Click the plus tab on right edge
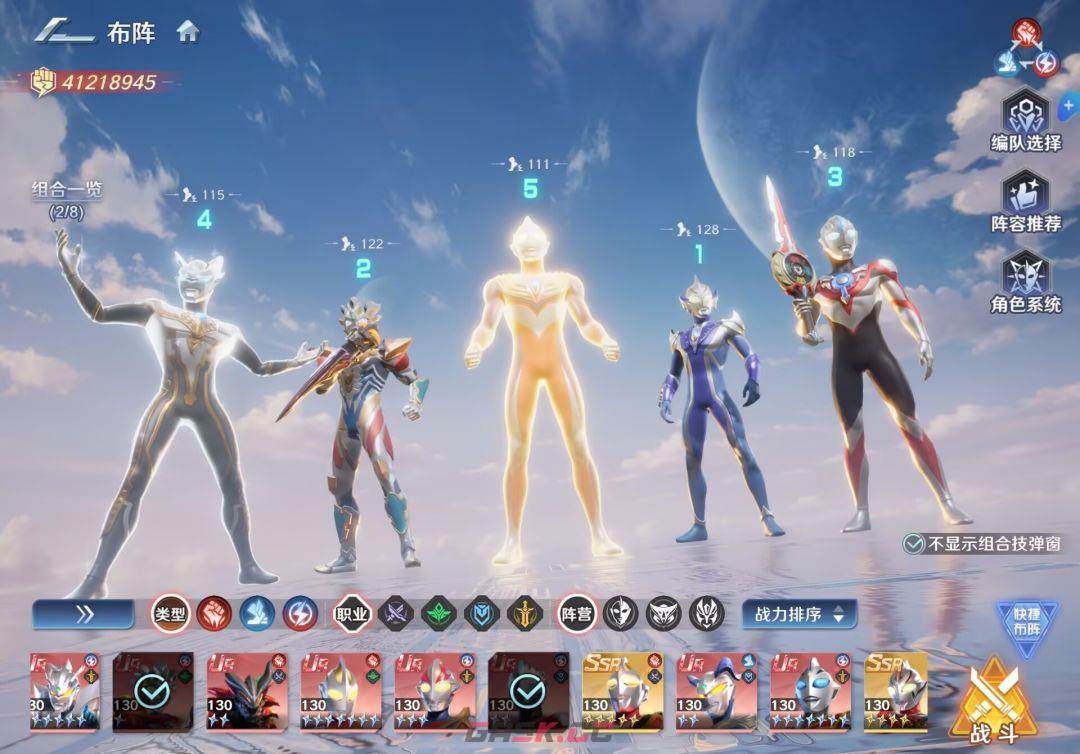The height and width of the screenshot is (754, 1080). point(1070,101)
